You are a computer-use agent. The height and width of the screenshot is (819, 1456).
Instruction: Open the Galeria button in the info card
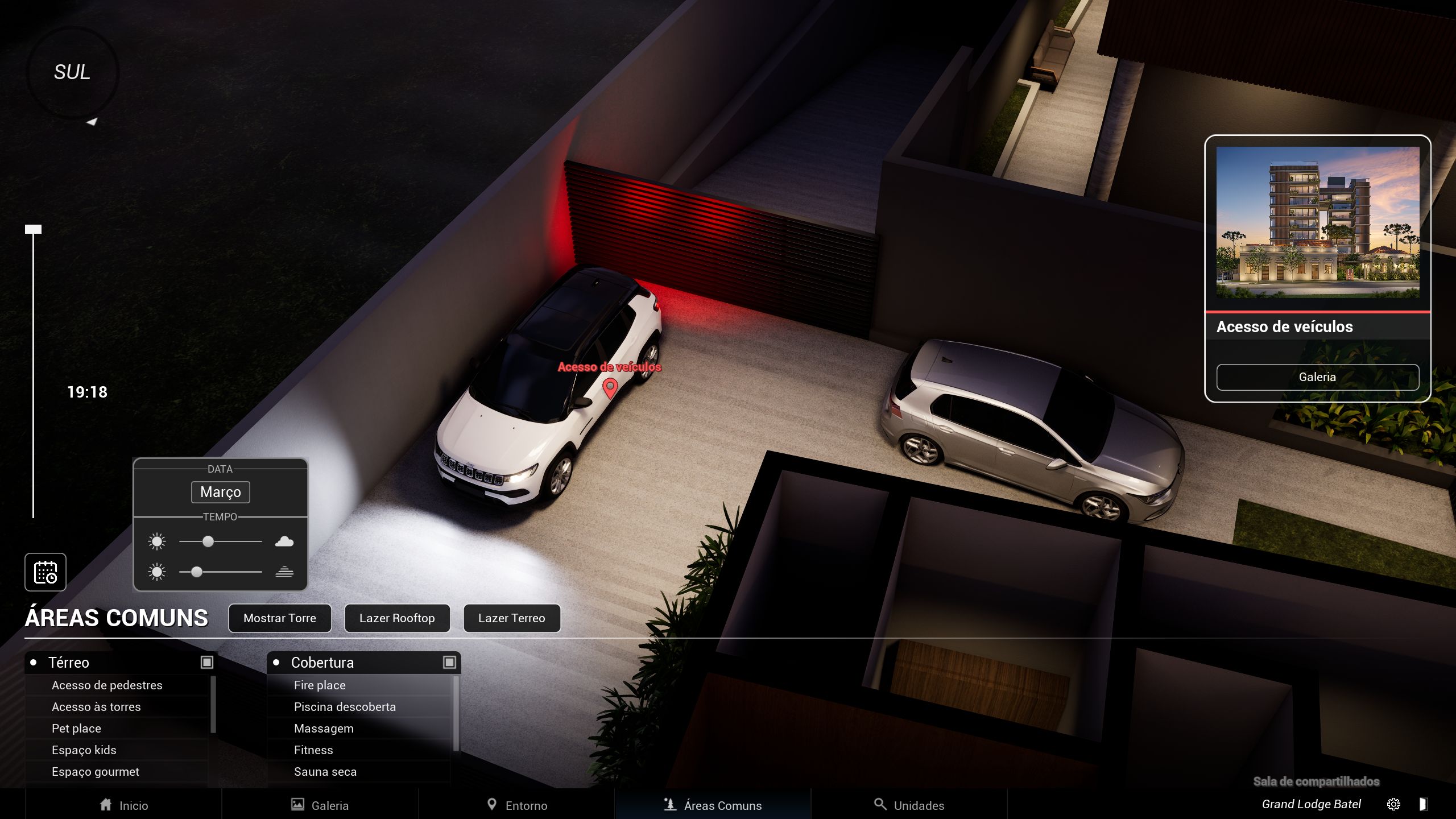[1317, 377]
